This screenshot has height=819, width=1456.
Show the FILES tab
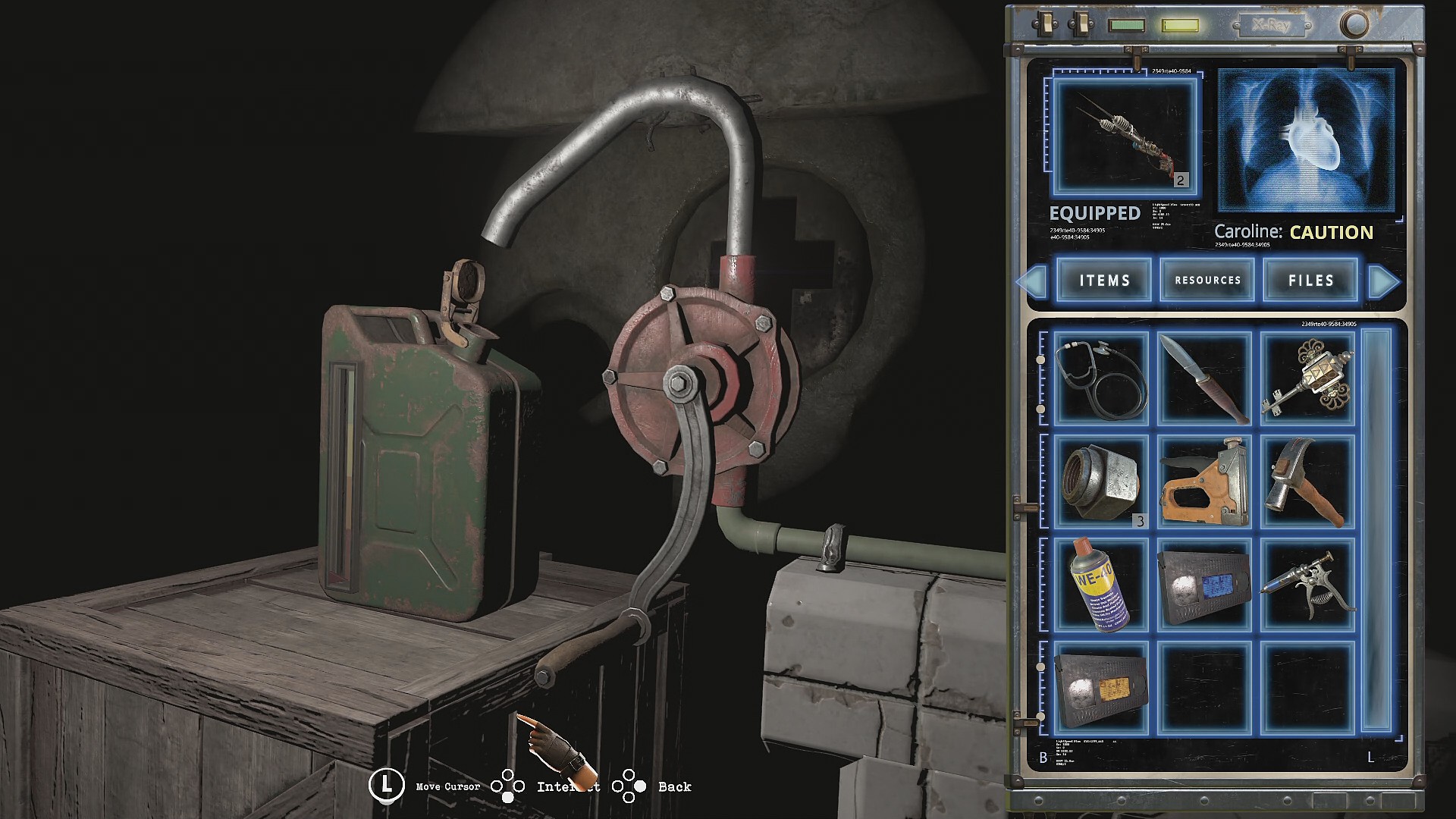click(1310, 281)
